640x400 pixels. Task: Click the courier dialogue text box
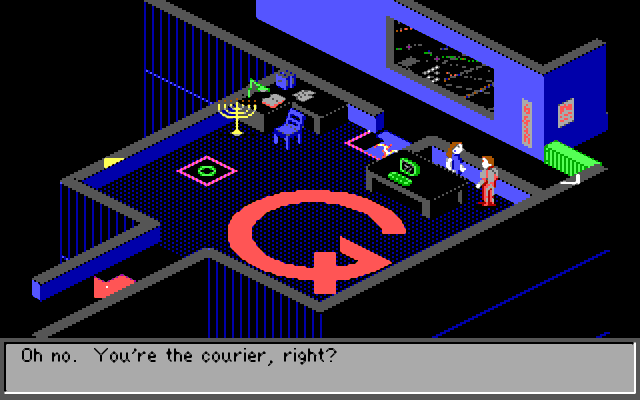pyautogui.click(x=319, y=367)
